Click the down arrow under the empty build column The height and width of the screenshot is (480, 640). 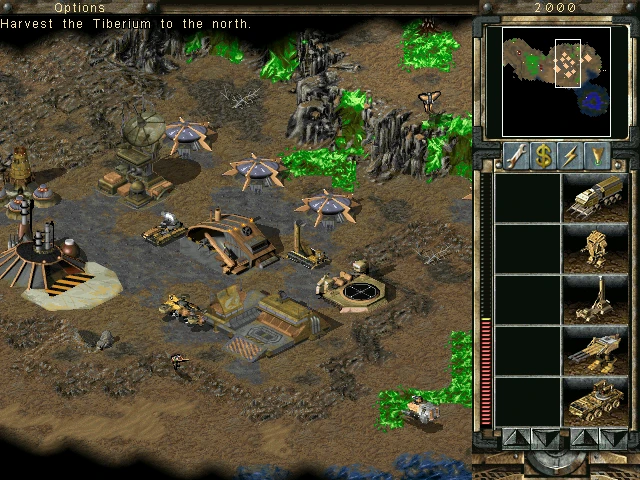pos(544,437)
